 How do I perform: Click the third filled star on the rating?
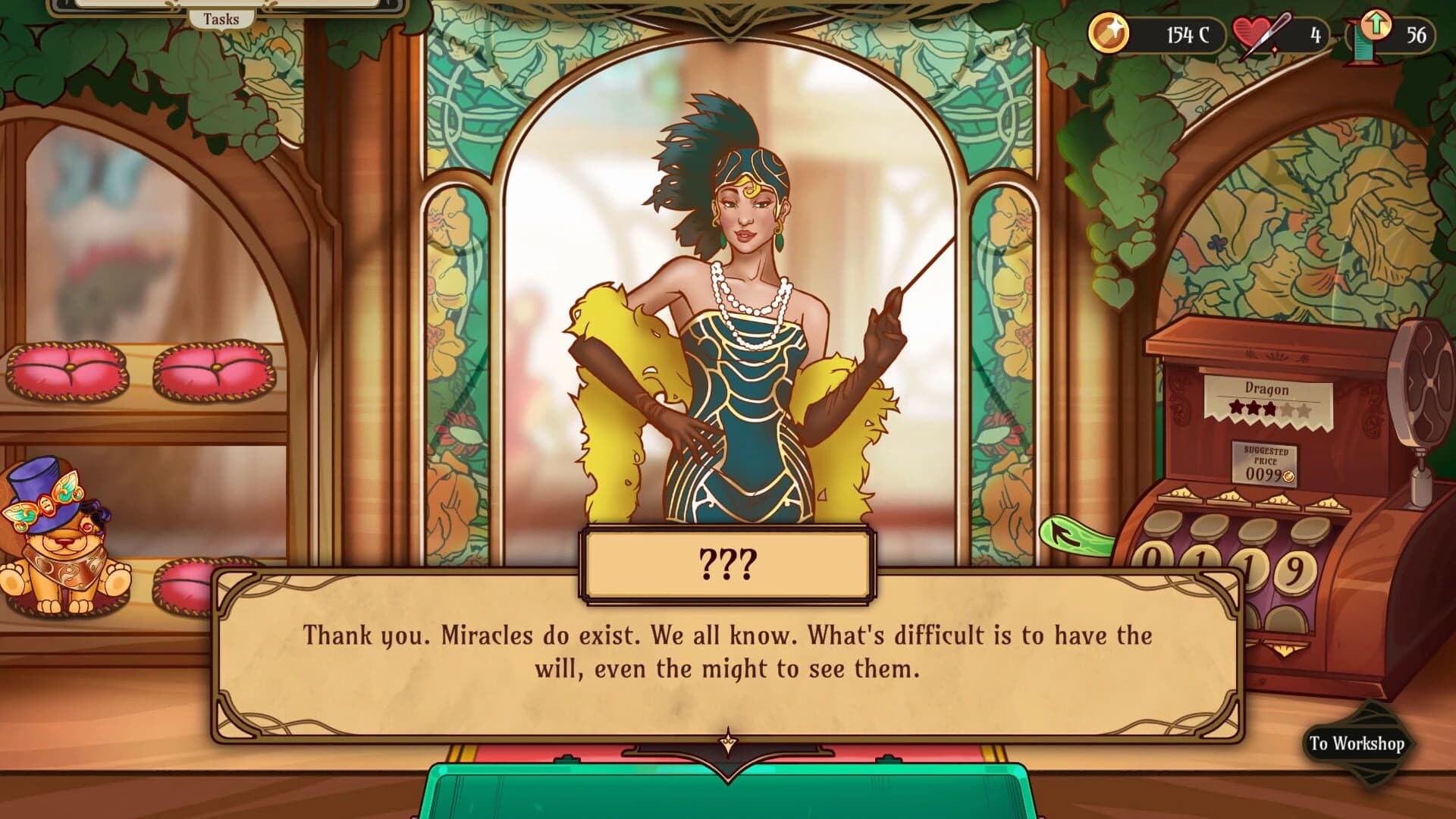1271,408
